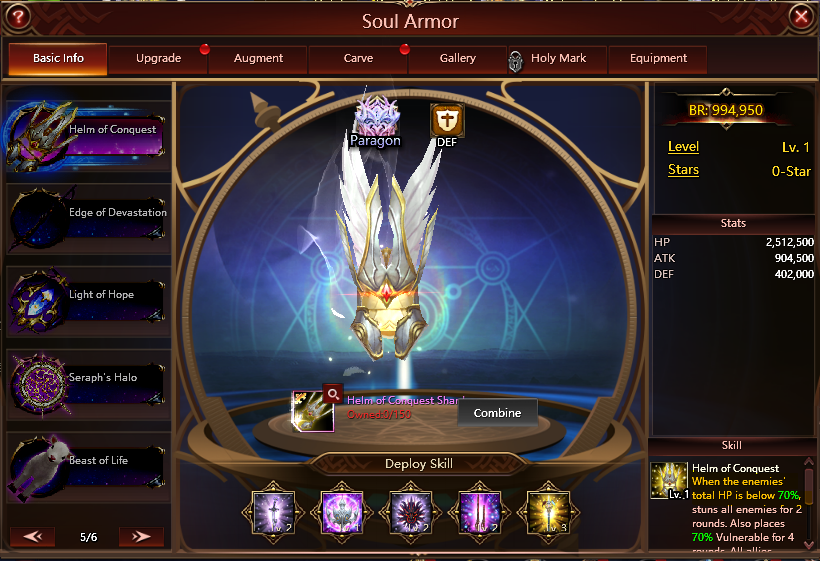Open the Stars details link
The width and height of the screenshot is (820, 561).
(683, 170)
